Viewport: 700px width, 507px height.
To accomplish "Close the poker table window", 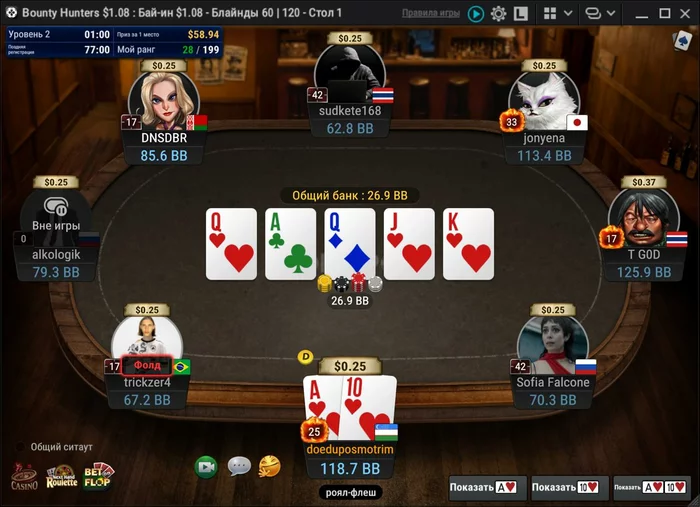I will tap(682, 13).
